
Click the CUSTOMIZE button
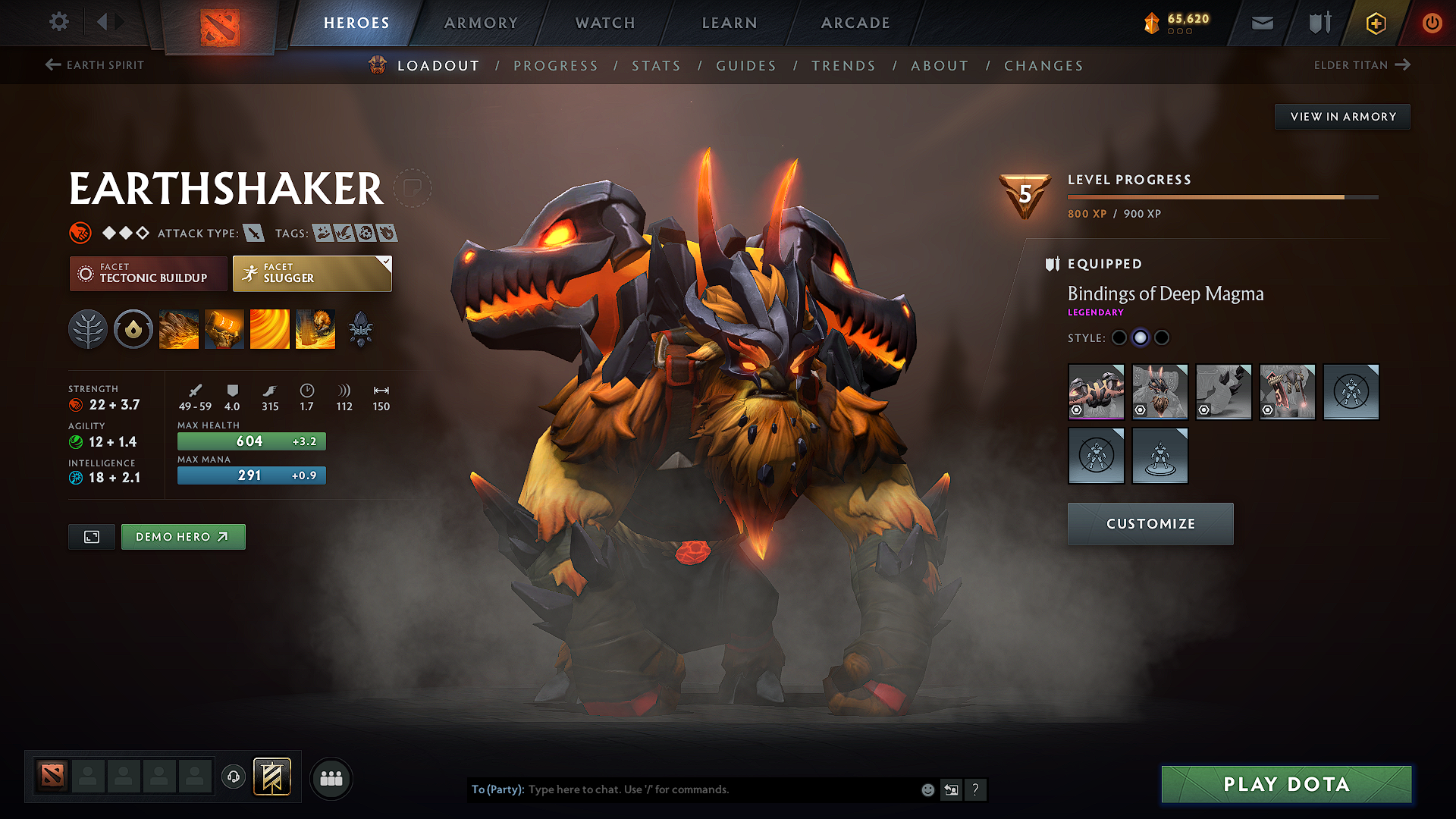1150,523
